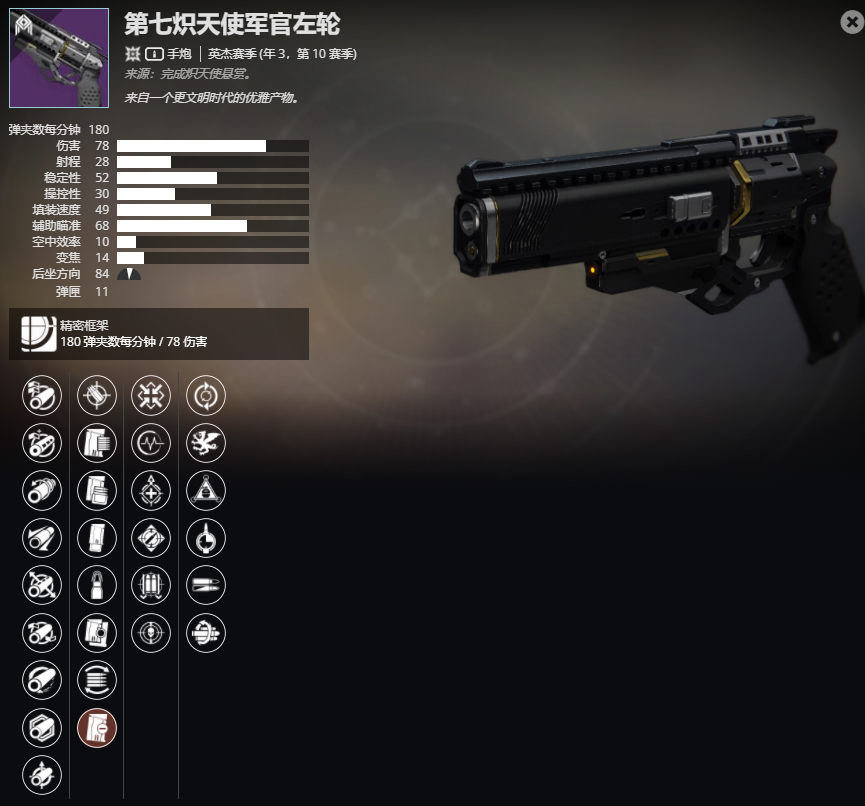Choose the dragon-shaped perk icon
Image resolution: width=865 pixels, height=806 pixels.
coord(206,442)
